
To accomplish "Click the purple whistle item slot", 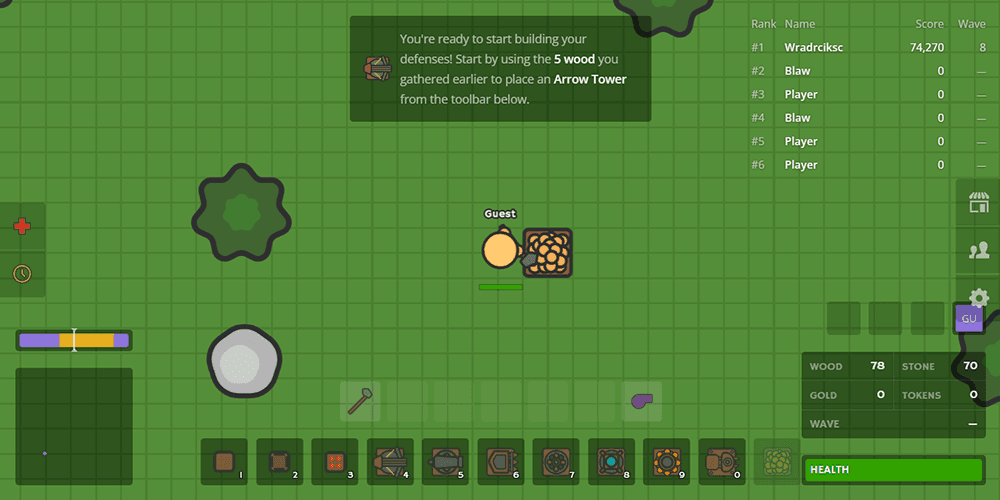I will [x=641, y=401].
